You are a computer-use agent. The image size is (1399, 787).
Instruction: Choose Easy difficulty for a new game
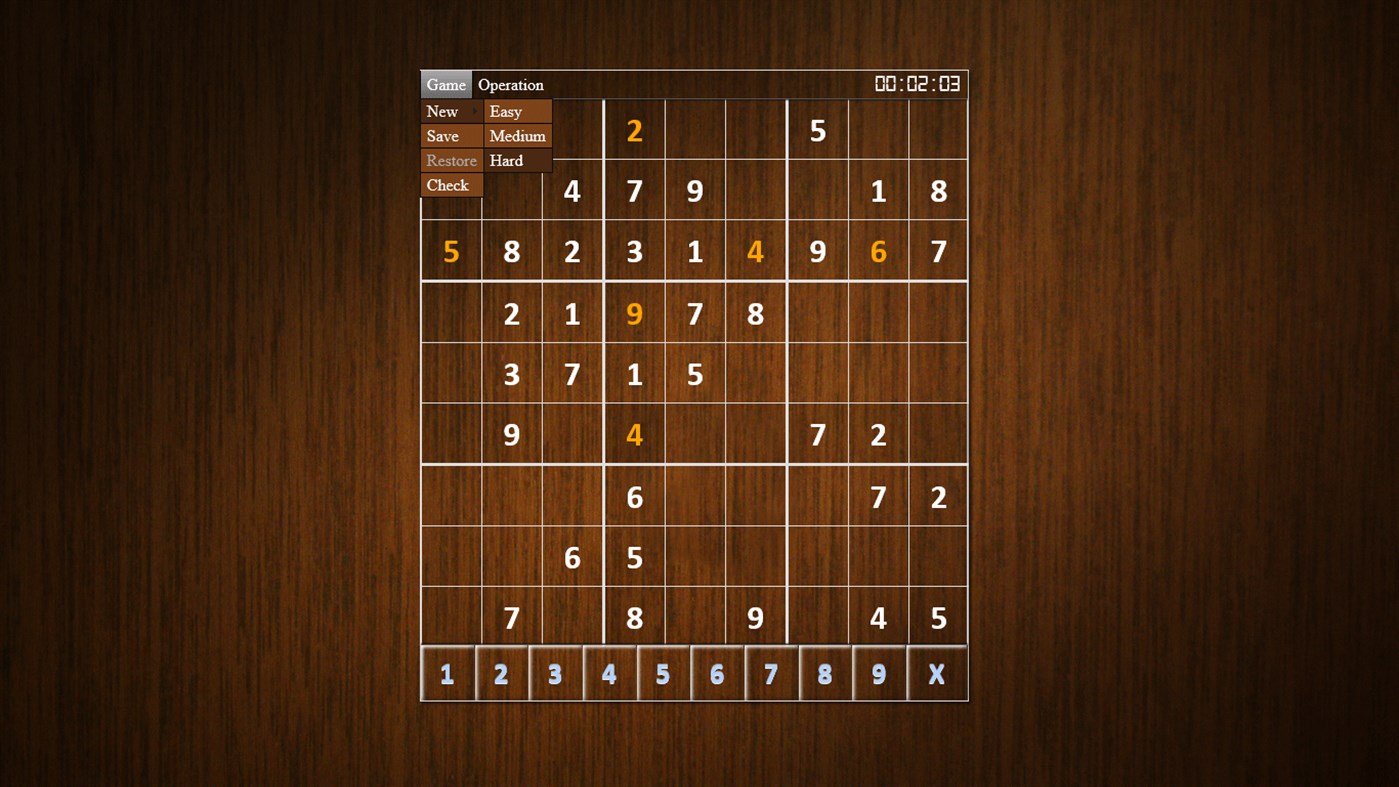pos(505,111)
